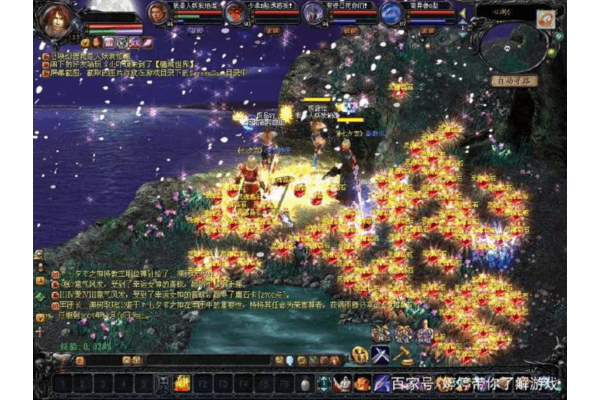Screen dimensions: 600x400
Task: Click the crossed swords icon
Action: pyautogui.click(x=381, y=354)
